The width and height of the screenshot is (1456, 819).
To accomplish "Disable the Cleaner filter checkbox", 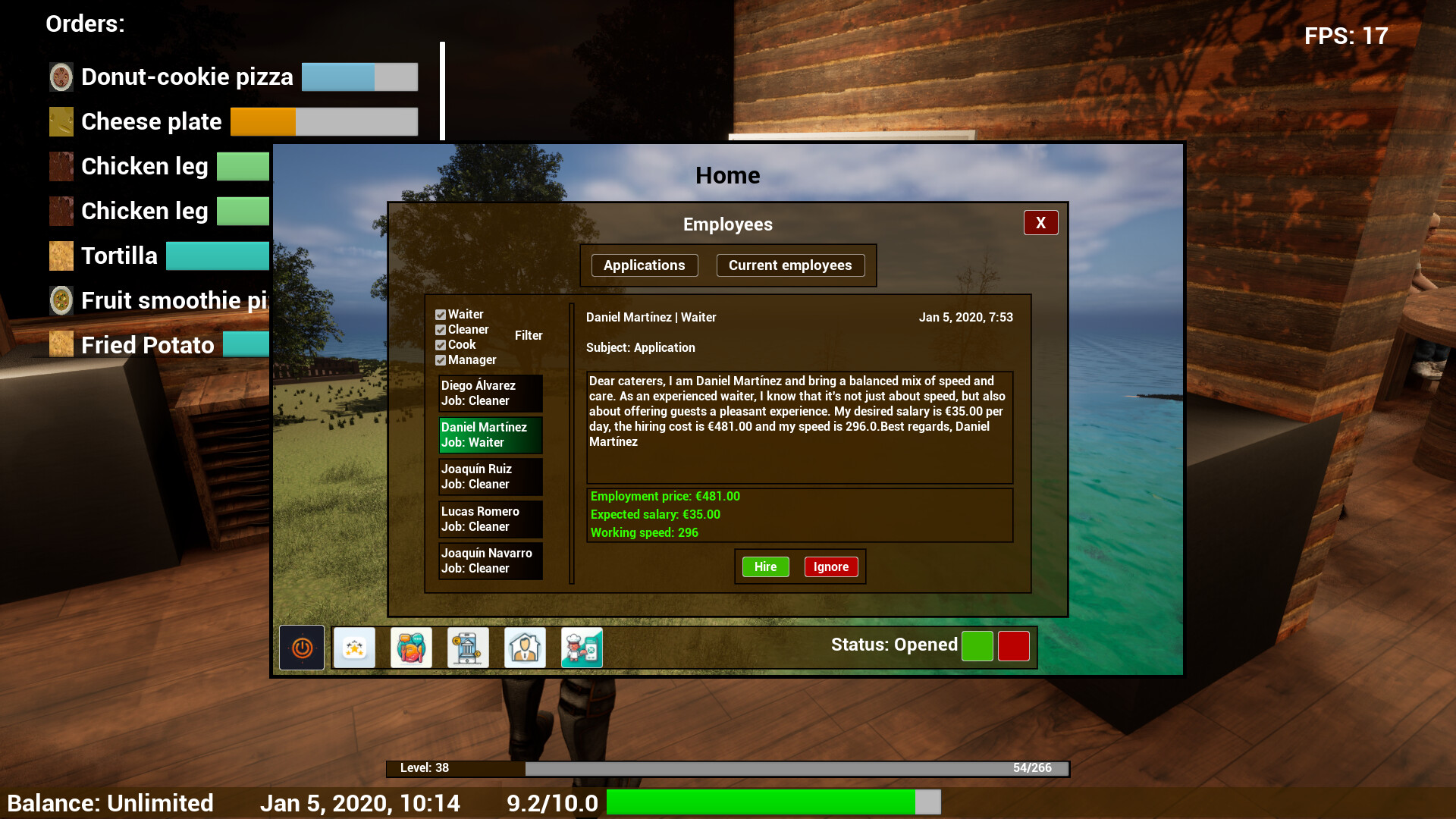I will tap(441, 329).
